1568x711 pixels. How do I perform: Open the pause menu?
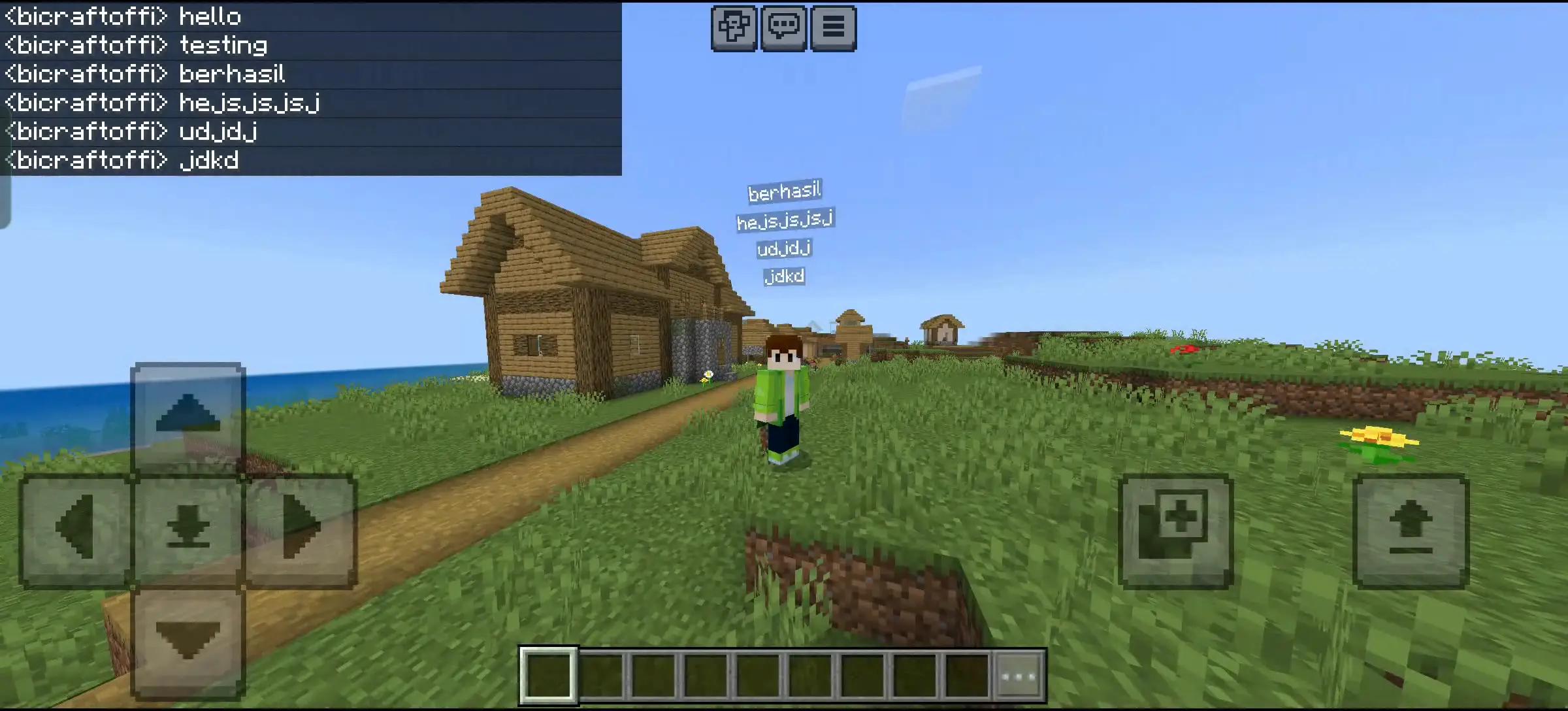(833, 28)
